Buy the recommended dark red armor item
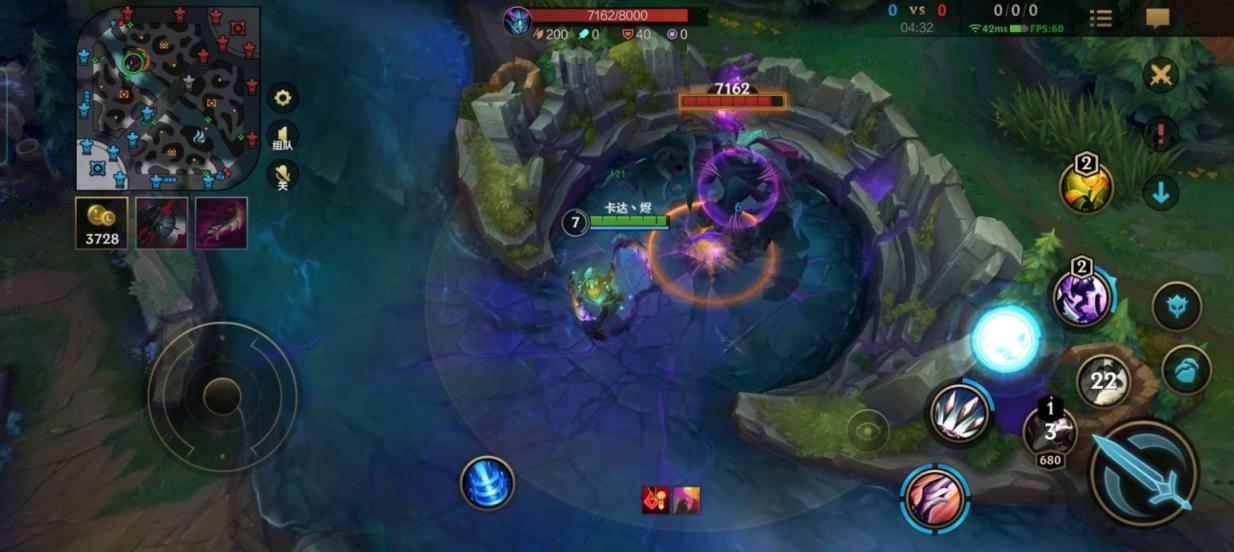Screen dimensions: 1234x552 (x=162, y=222)
